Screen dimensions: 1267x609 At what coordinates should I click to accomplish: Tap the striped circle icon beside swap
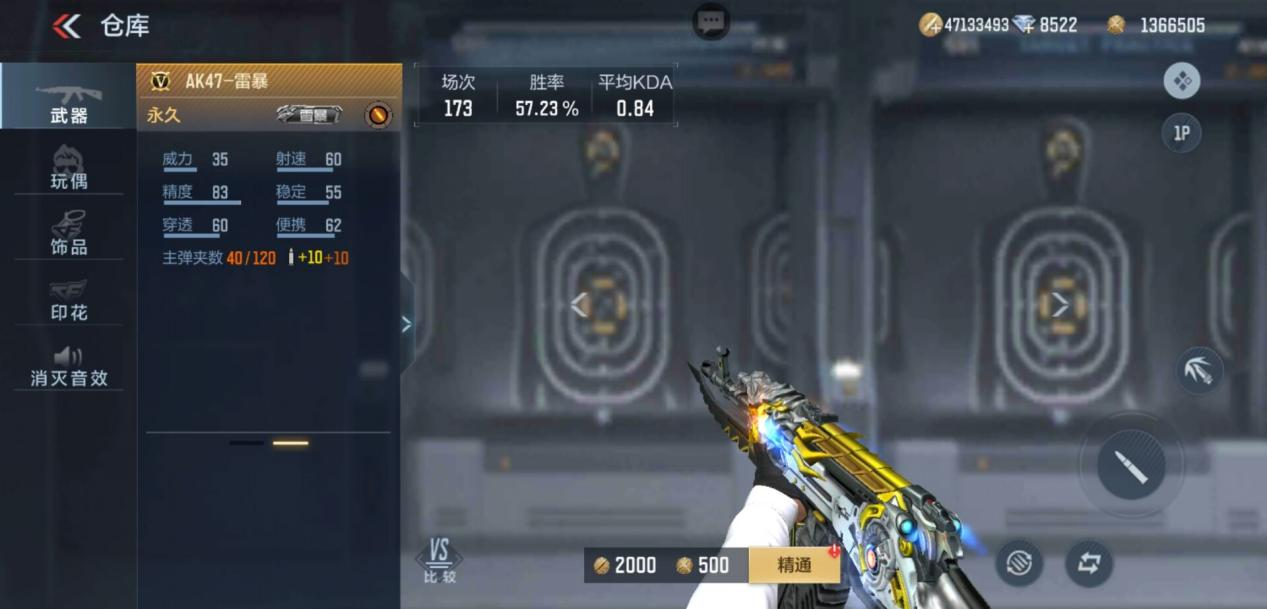tap(1019, 563)
